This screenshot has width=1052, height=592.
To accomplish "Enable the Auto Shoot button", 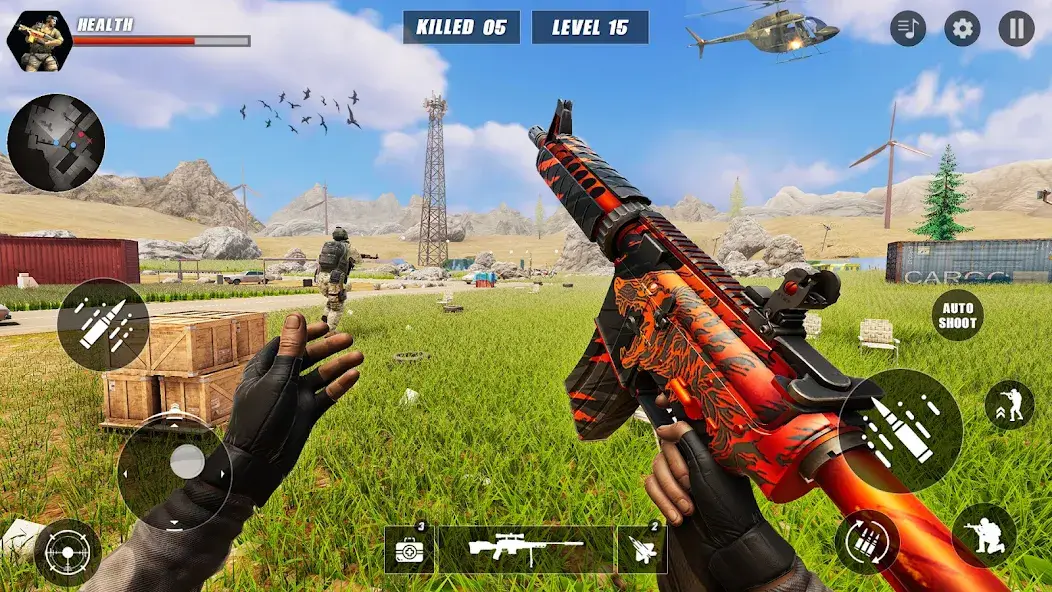I will pyautogui.click(x=957, y=315).
